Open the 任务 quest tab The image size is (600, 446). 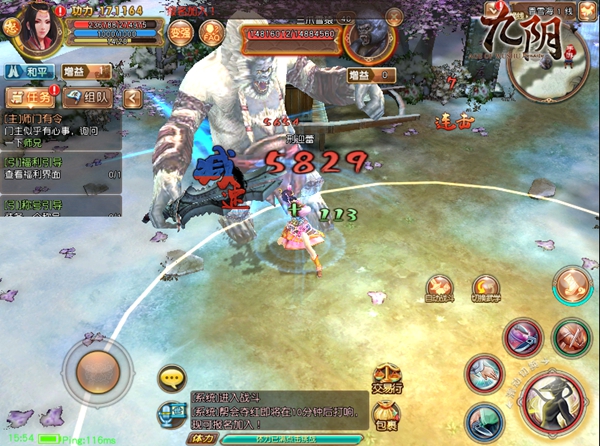pyautogui.click(x=28, y=98)
